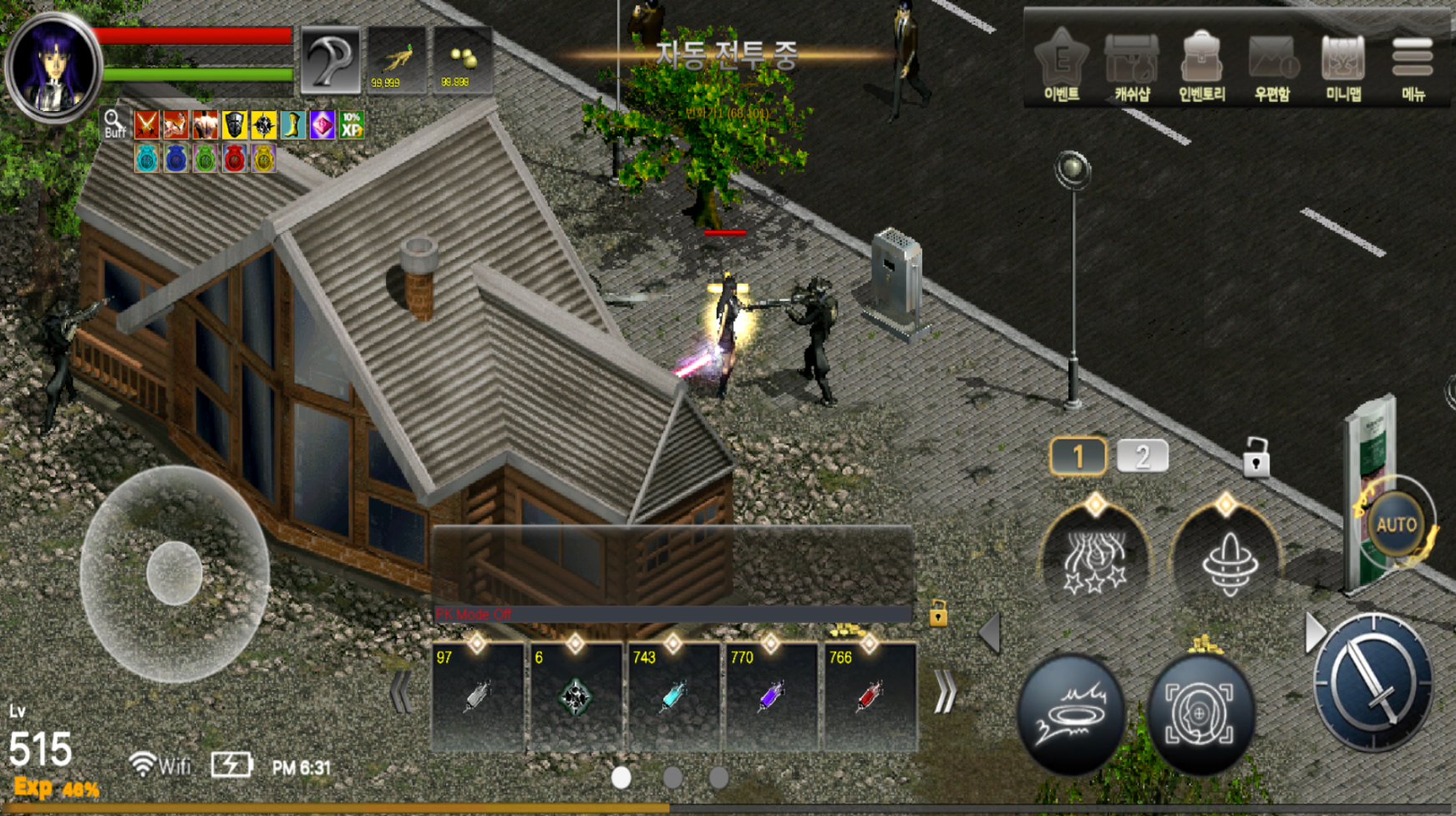Select the gray syringe slot with 97
The width and height of the screenshot is (1456, 816).
(477, 696)
